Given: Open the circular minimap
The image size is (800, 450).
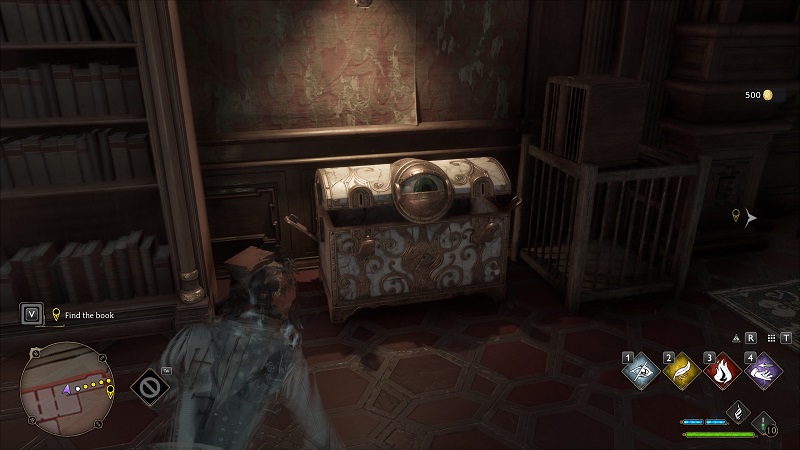Looking at the screenshot, I should click(x=67, y=389).
